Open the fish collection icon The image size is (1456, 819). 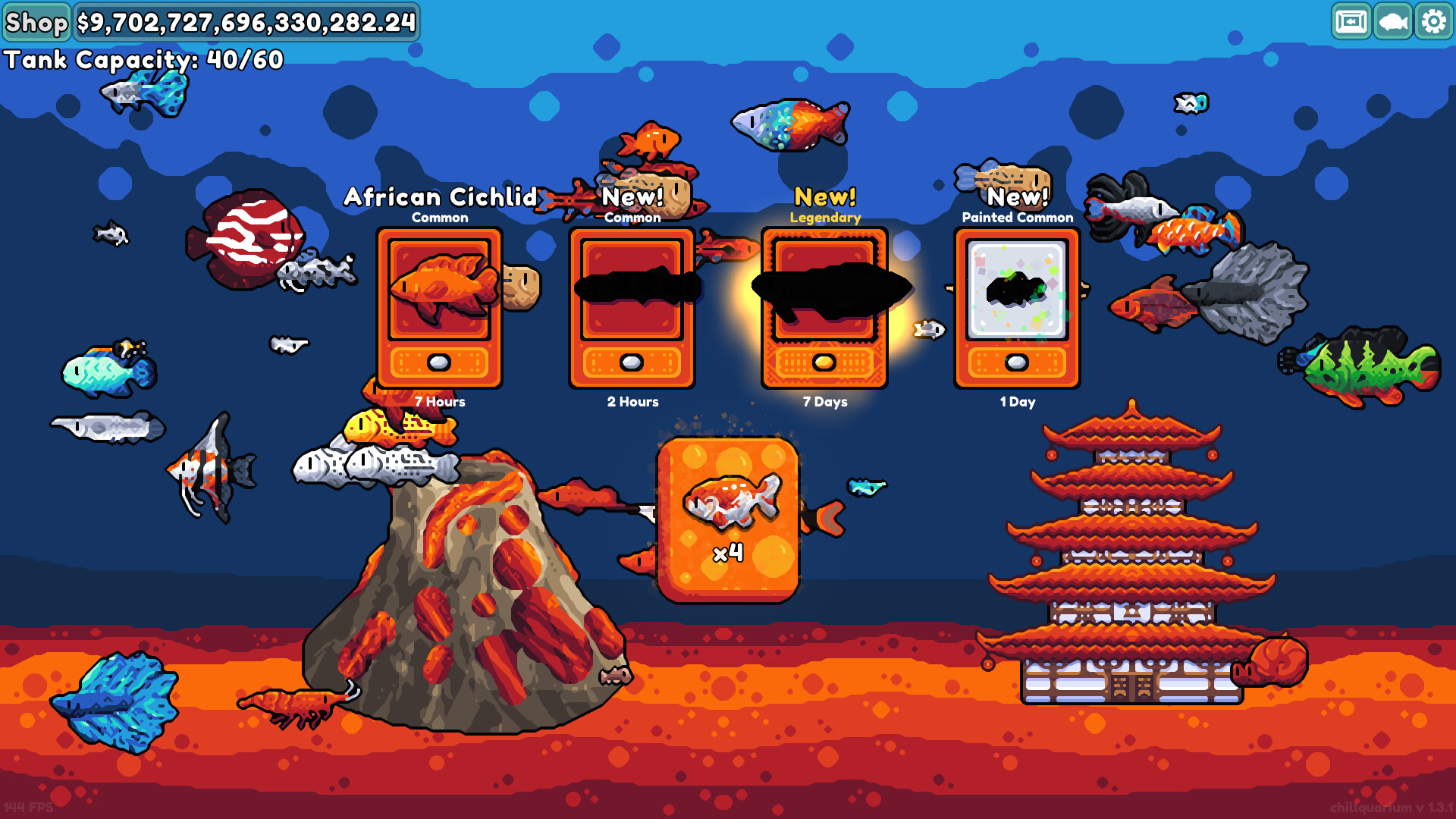pos(1392,22)
